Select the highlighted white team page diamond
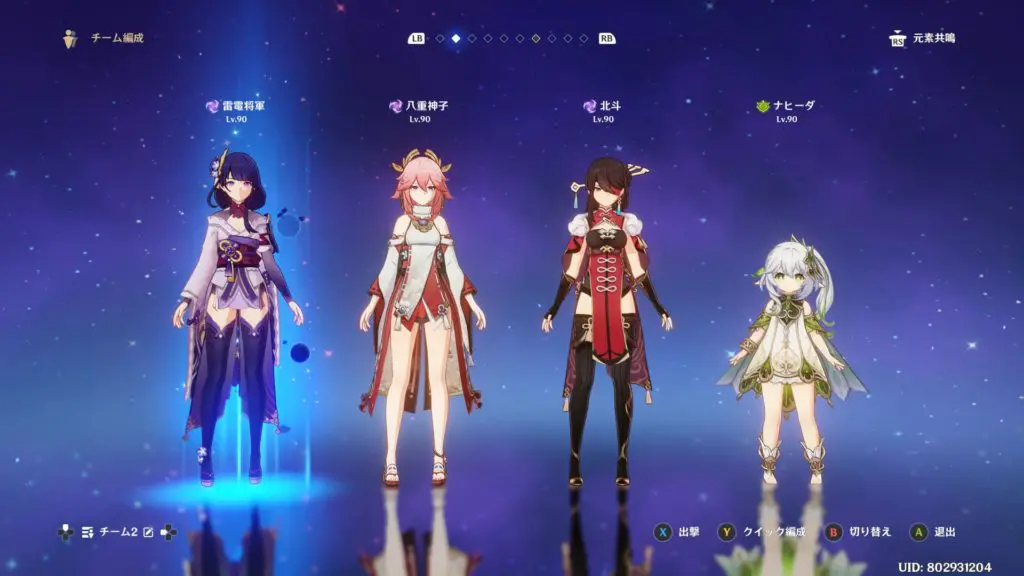This screenshot has width=1024, height=576. pyautogui.click(x=456, y=38)
